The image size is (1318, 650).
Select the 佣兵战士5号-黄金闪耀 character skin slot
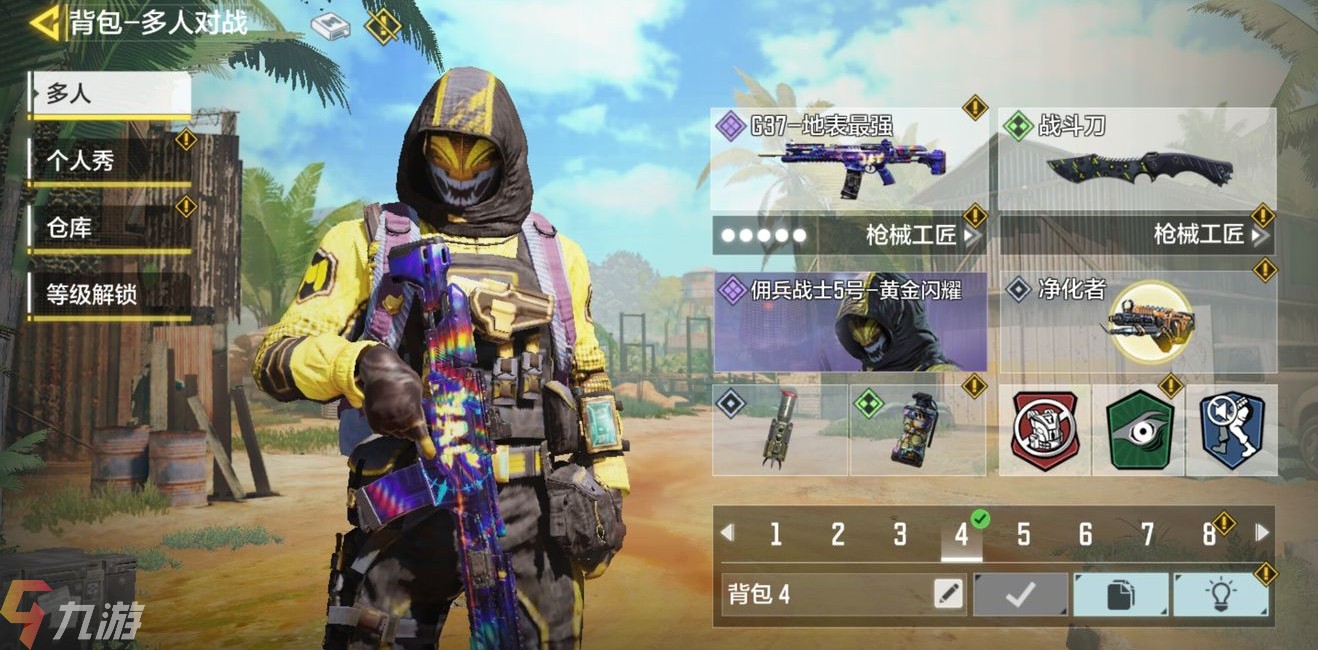click(849, 322)
